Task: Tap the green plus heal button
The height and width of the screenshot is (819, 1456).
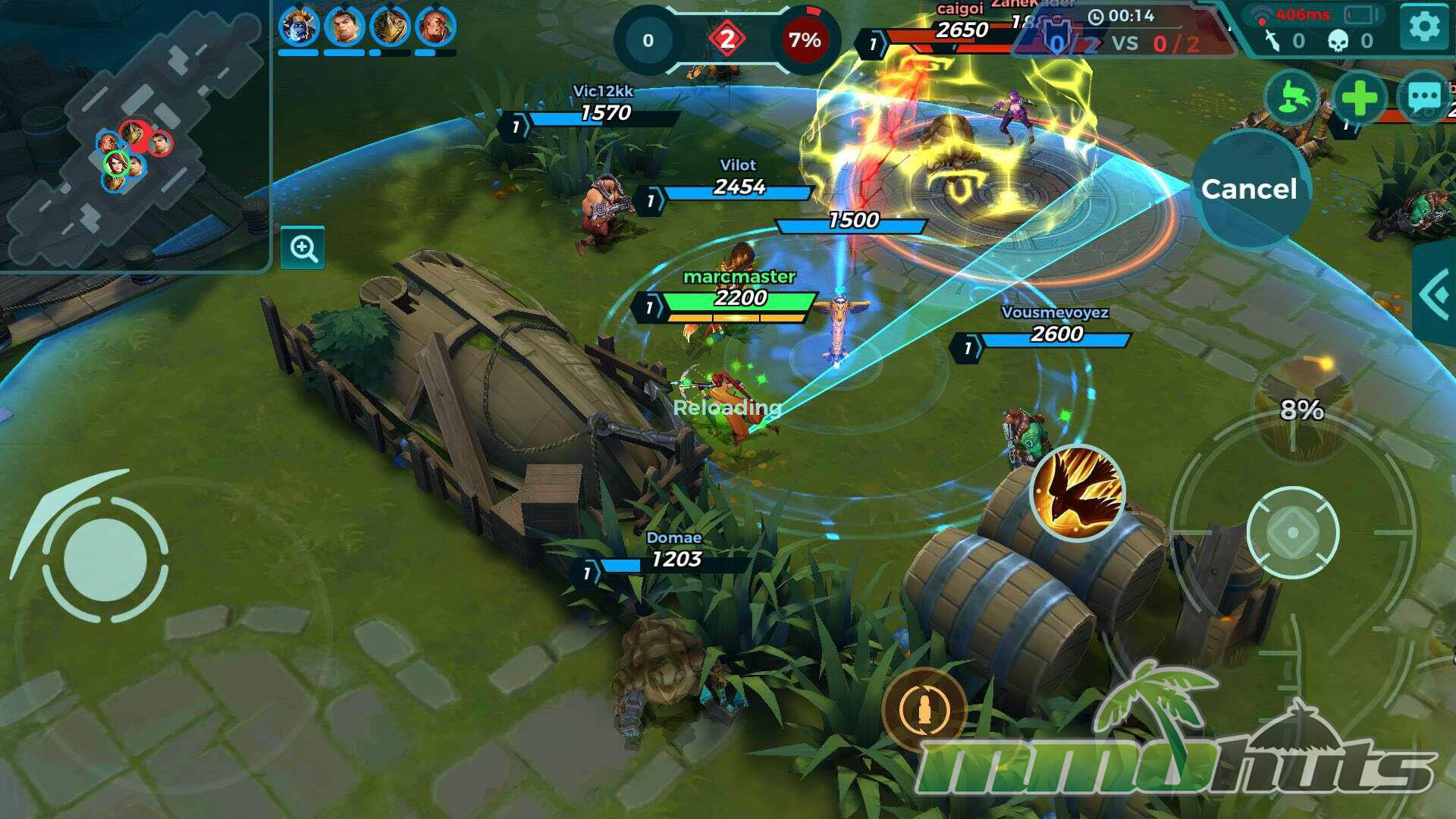Action: click(x=1358, y=98)
